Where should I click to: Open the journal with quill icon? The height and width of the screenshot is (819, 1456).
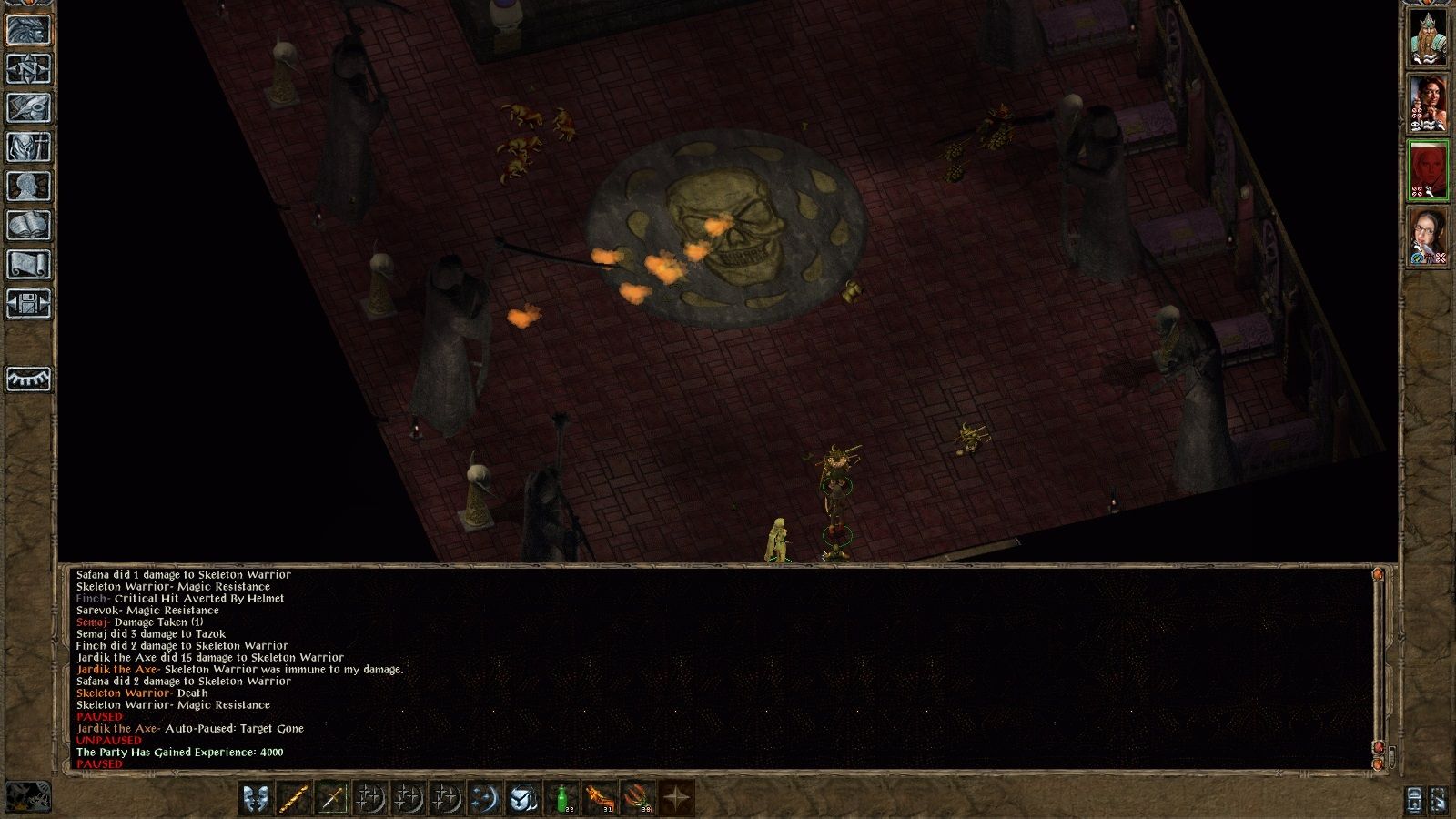[x=28, y=107]
